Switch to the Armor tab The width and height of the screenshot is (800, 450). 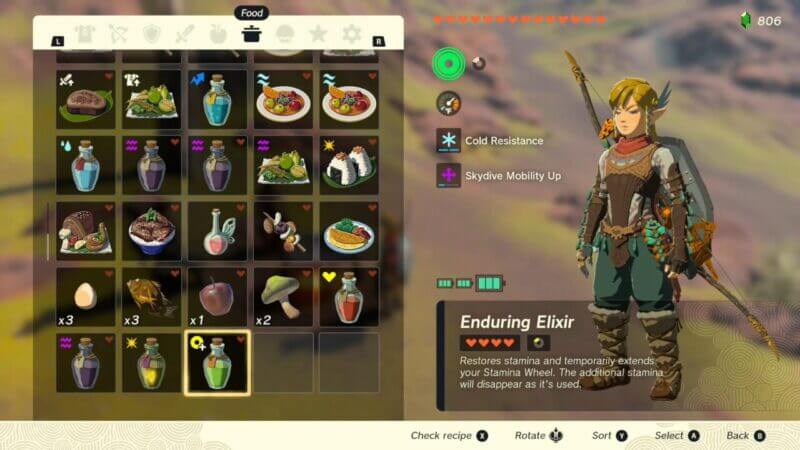(x=83, y=35)
